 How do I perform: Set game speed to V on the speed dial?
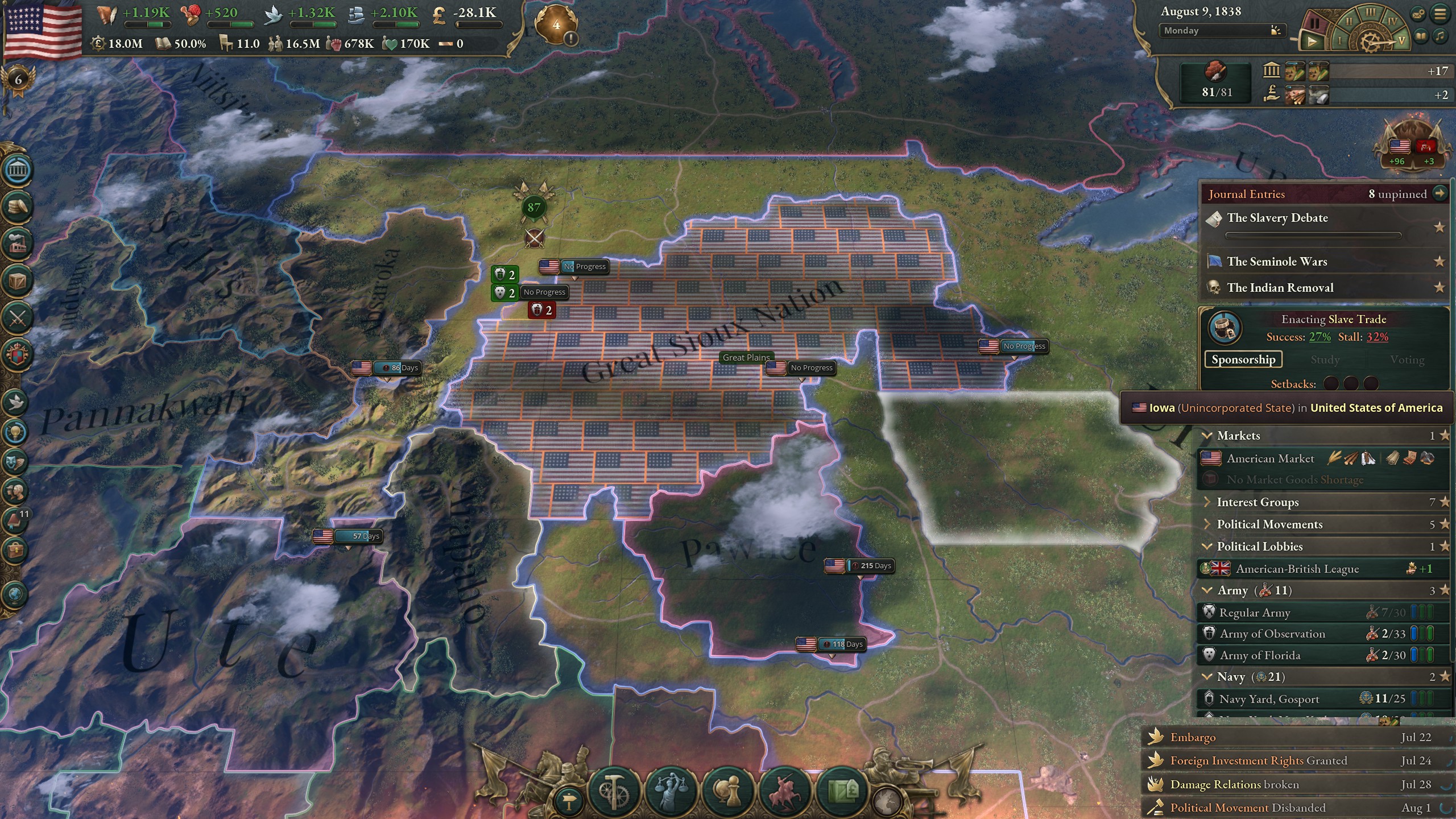pos(1401,42)
